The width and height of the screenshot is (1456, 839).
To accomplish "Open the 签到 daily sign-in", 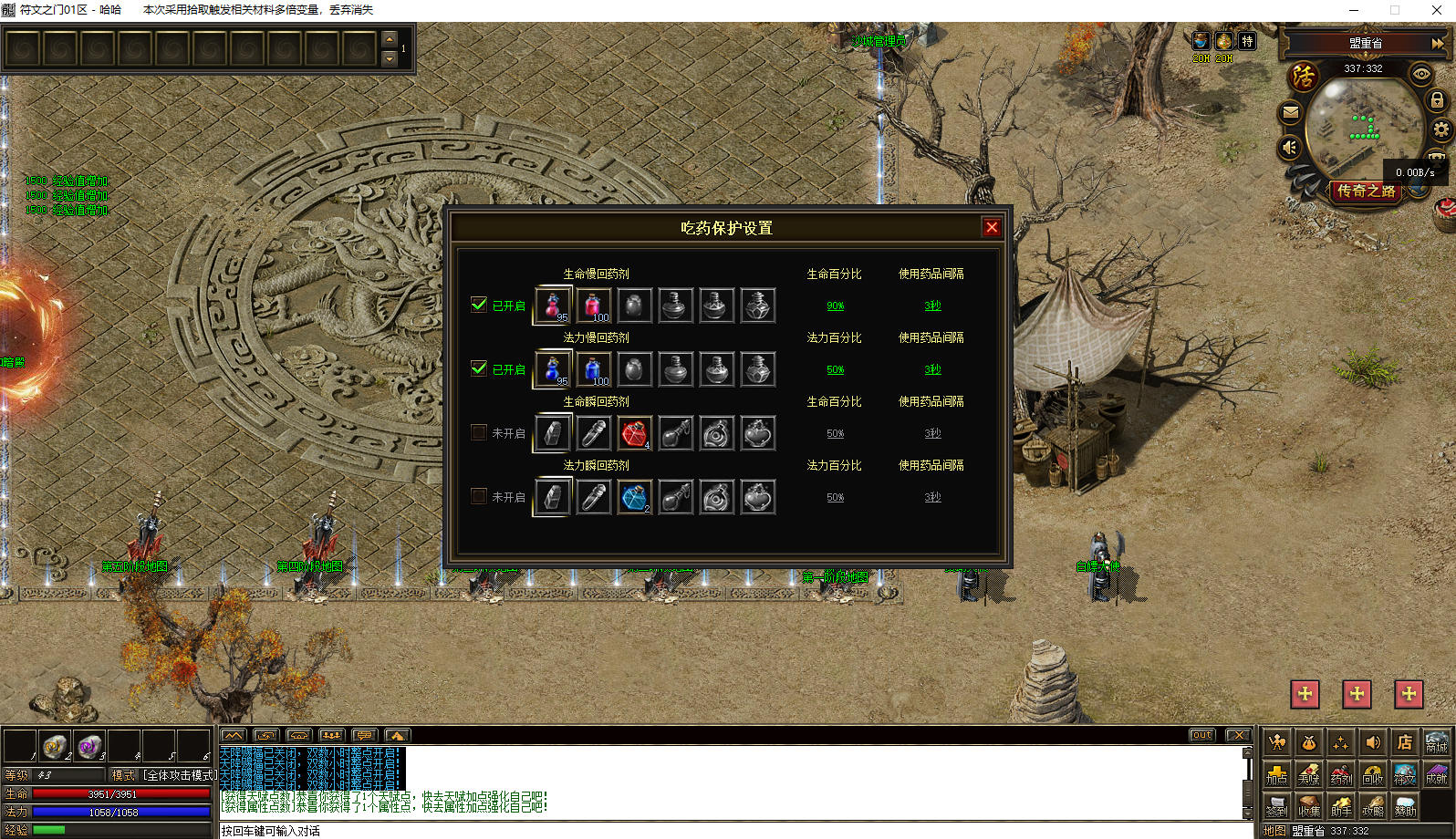I will click(x=1277, y=806).
